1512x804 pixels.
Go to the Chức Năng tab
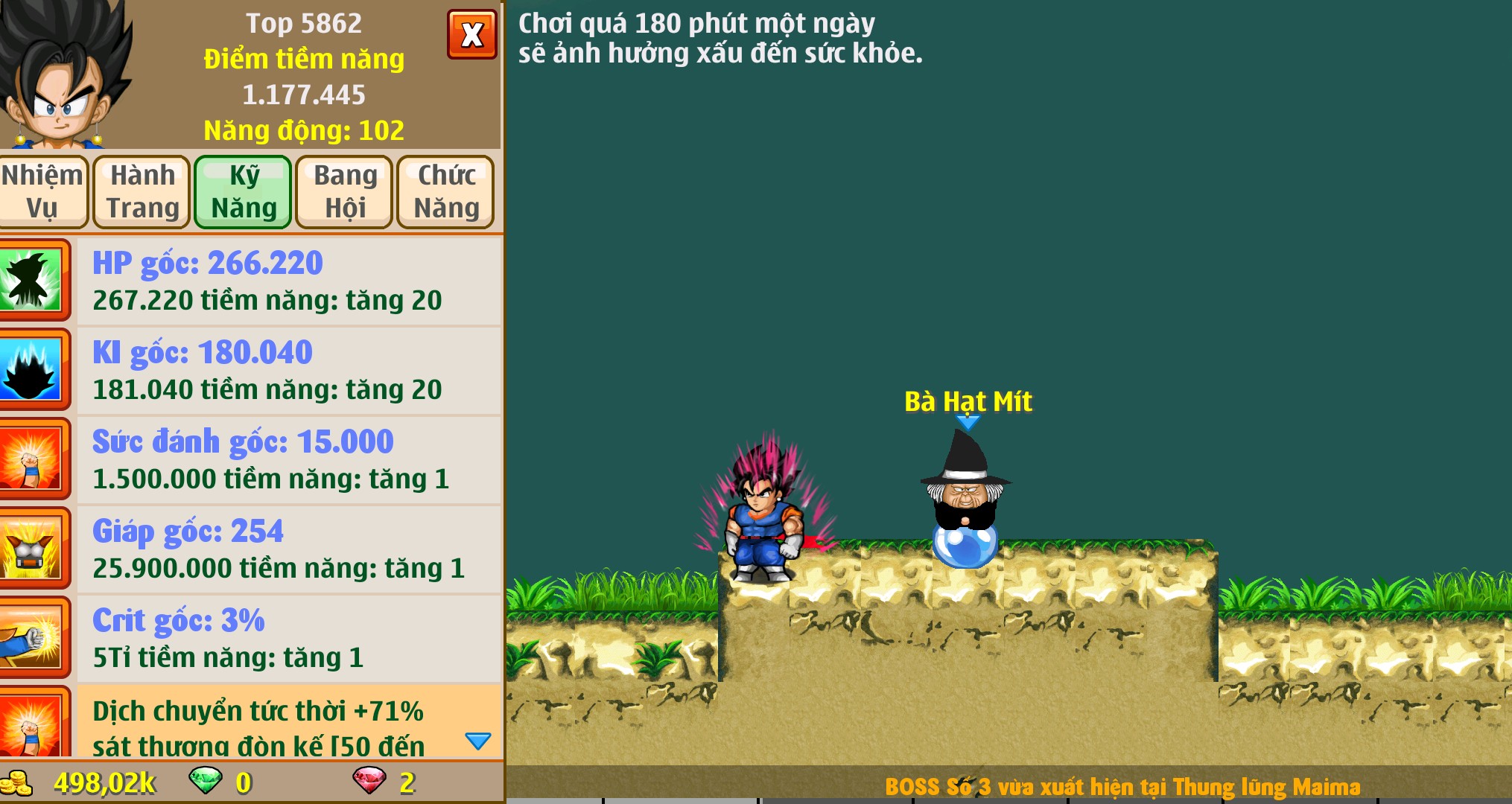click(x=446, y=191)
